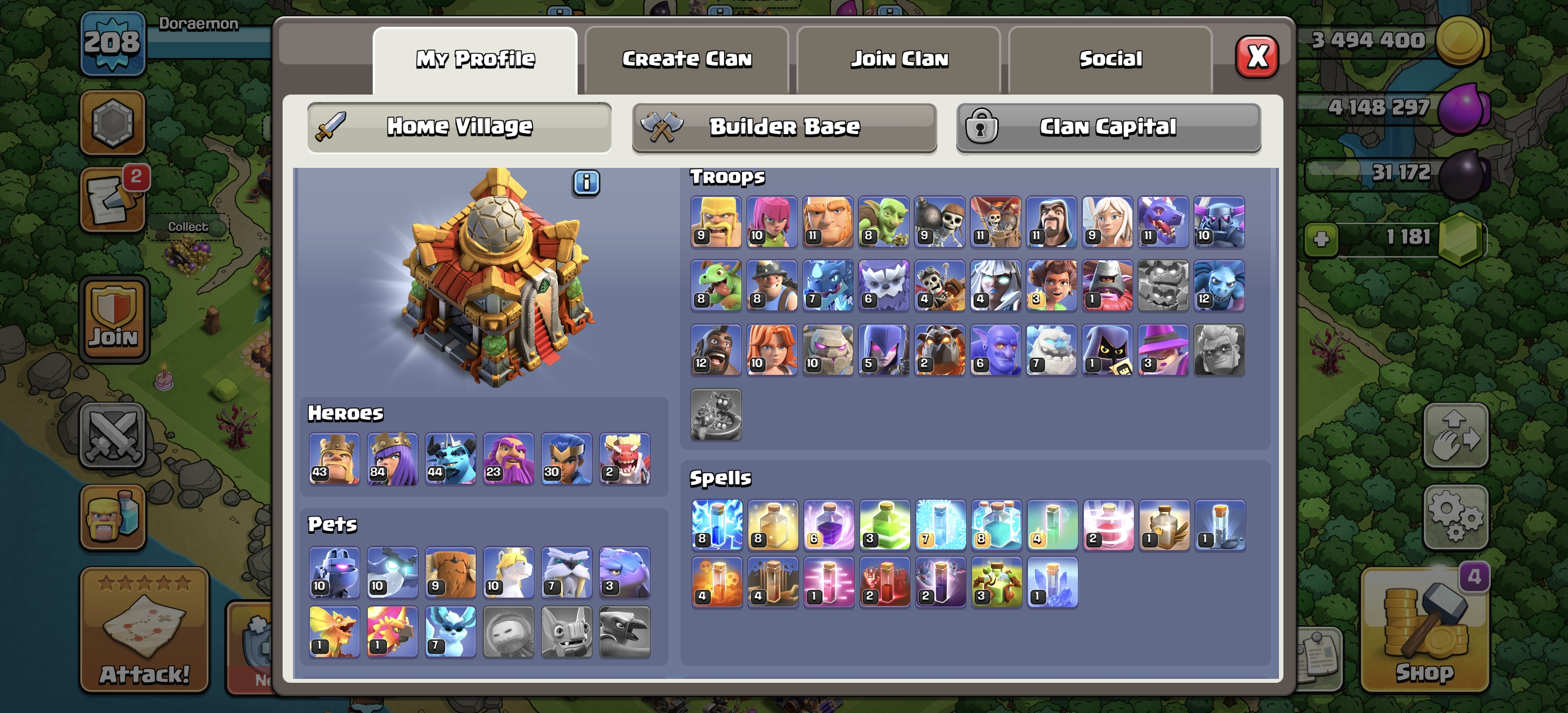Viewport: 1568px width, 713px height.
Task: Close the profile window with the red X
Action: pyautogui.click(x=1256, y=57)
